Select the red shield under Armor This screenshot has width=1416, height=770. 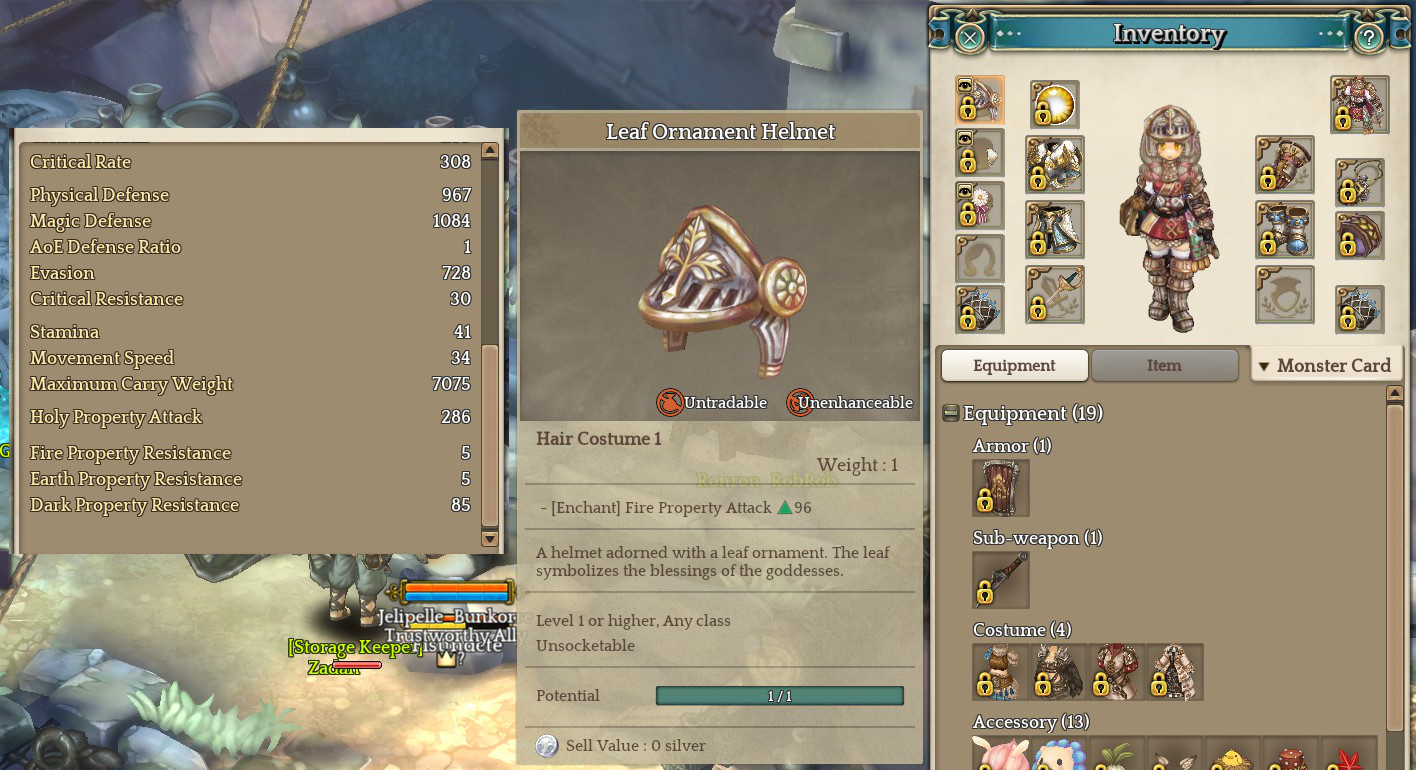(1000, 488)
